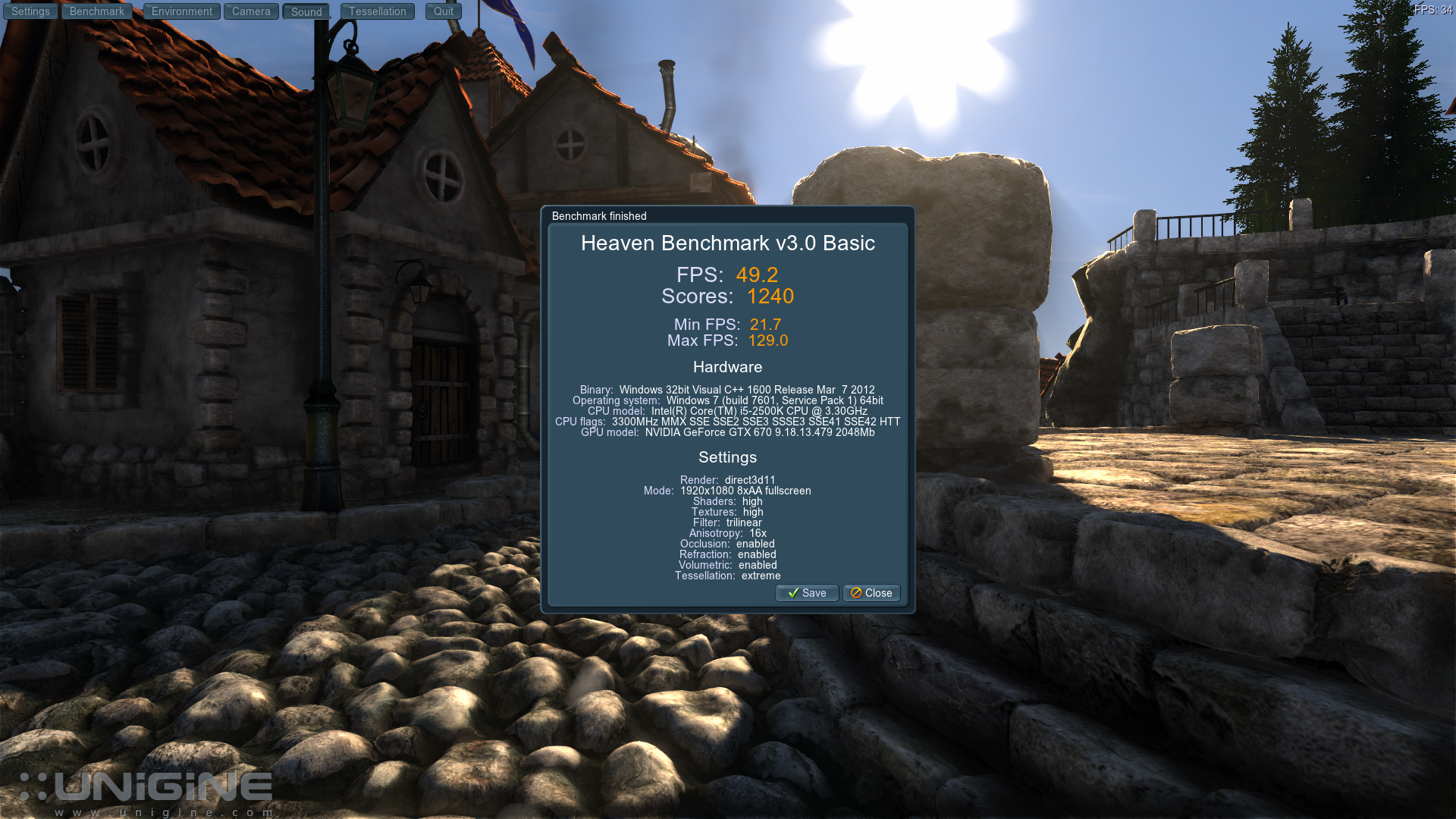1456x819 pixels.
Task: Open the Environment options
Action: 182,11
